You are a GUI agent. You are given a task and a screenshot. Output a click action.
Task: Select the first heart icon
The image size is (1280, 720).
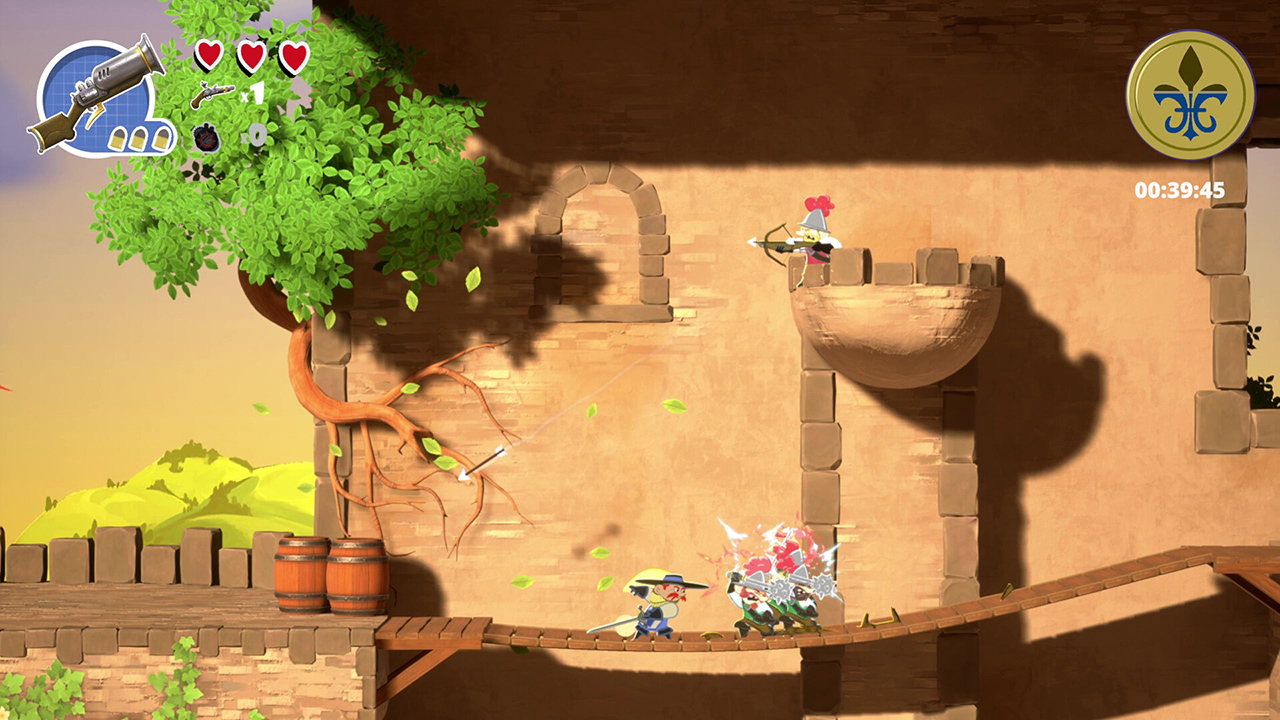point(207,55)
